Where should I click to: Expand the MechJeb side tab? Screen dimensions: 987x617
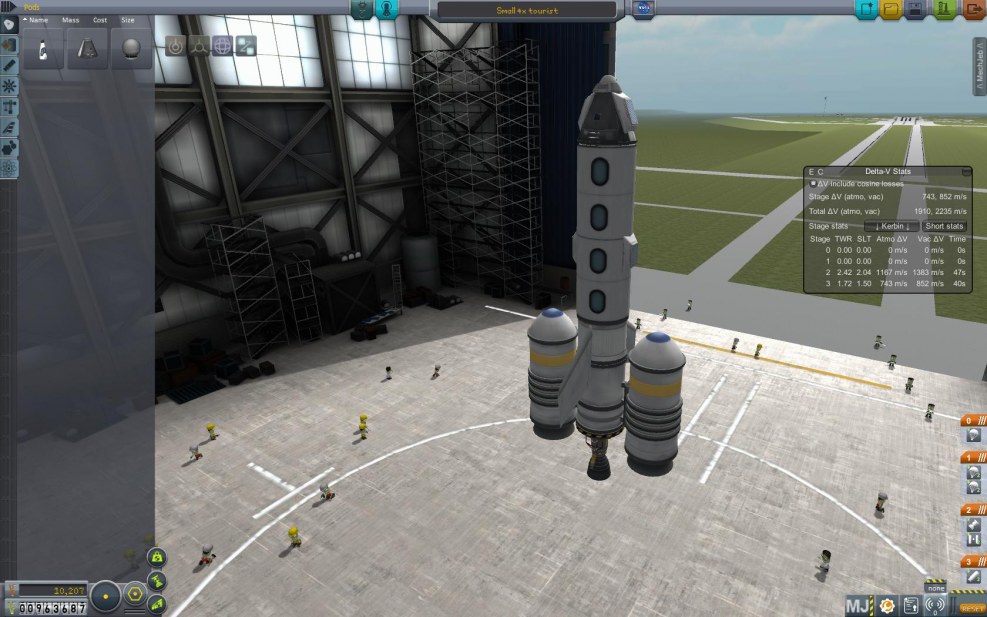pyautogui.click(x=980, y=68)
